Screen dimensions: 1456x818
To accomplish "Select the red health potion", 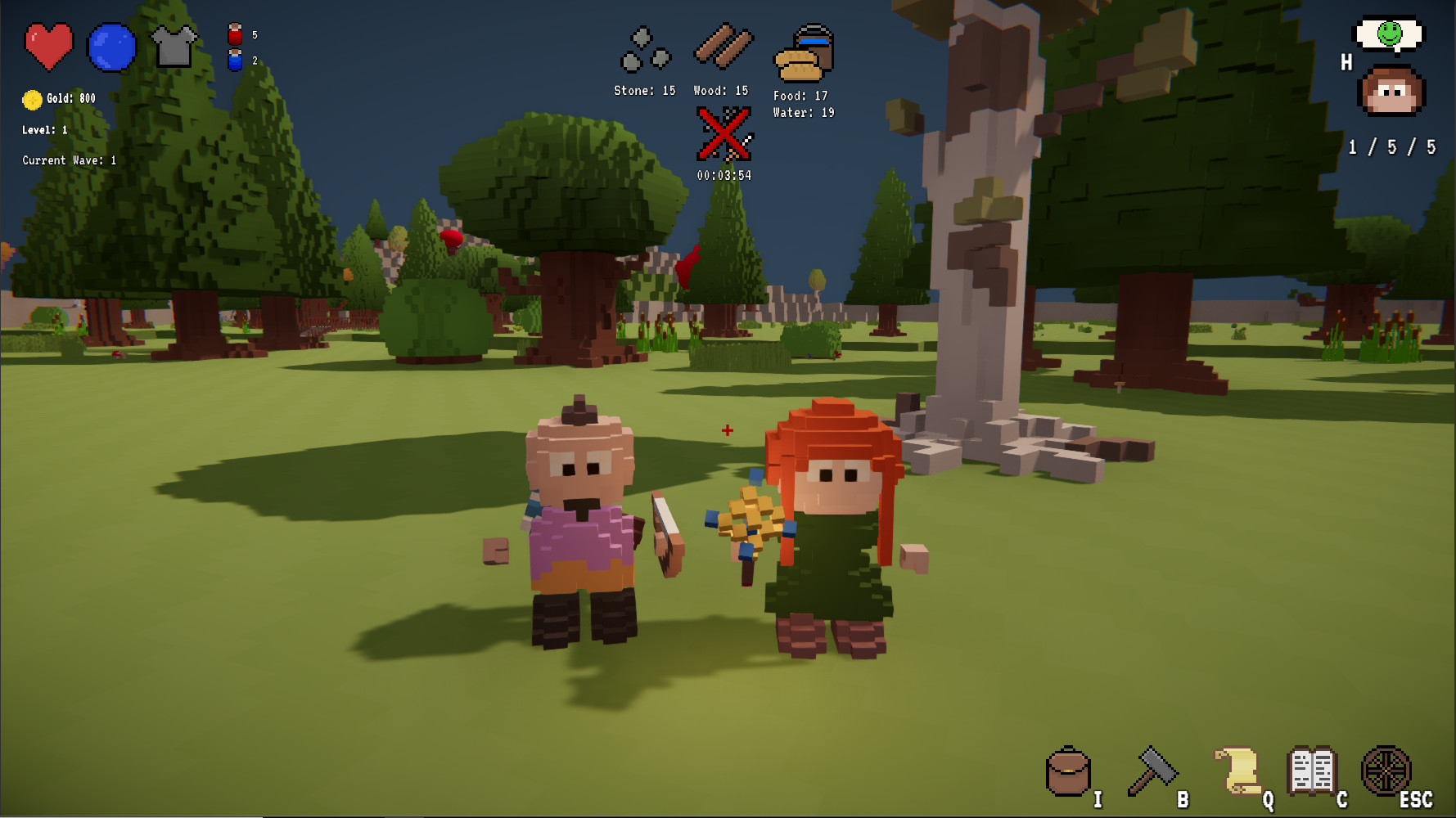I will coord(237,33).
